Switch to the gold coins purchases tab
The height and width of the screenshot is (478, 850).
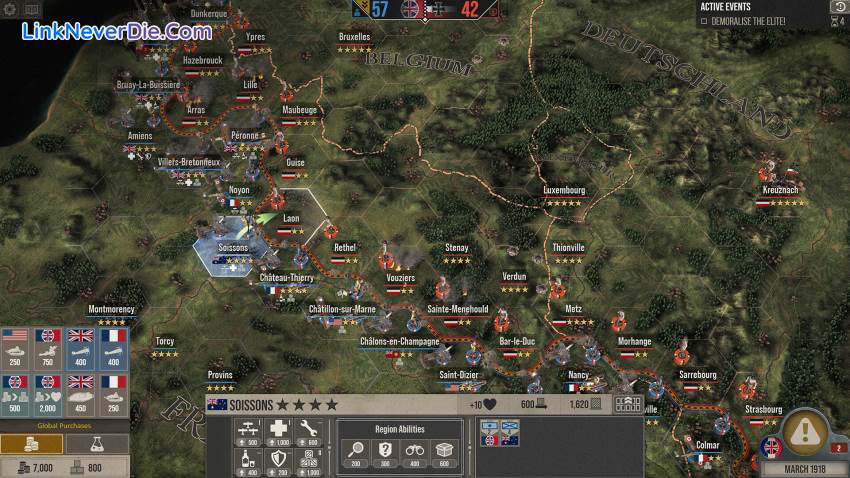tap(31, 443)
